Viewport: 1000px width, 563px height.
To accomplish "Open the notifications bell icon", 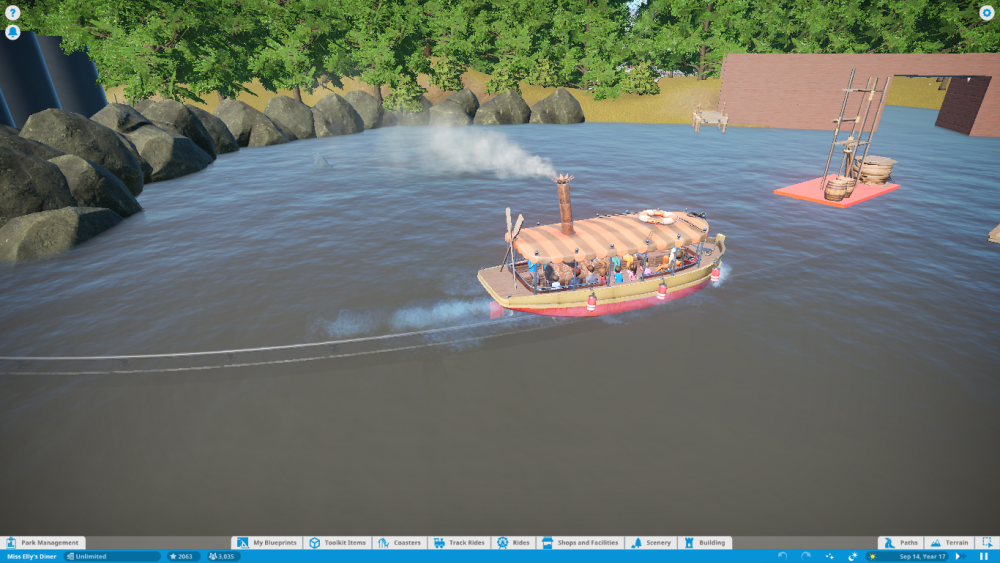I will tap(13, 32).
